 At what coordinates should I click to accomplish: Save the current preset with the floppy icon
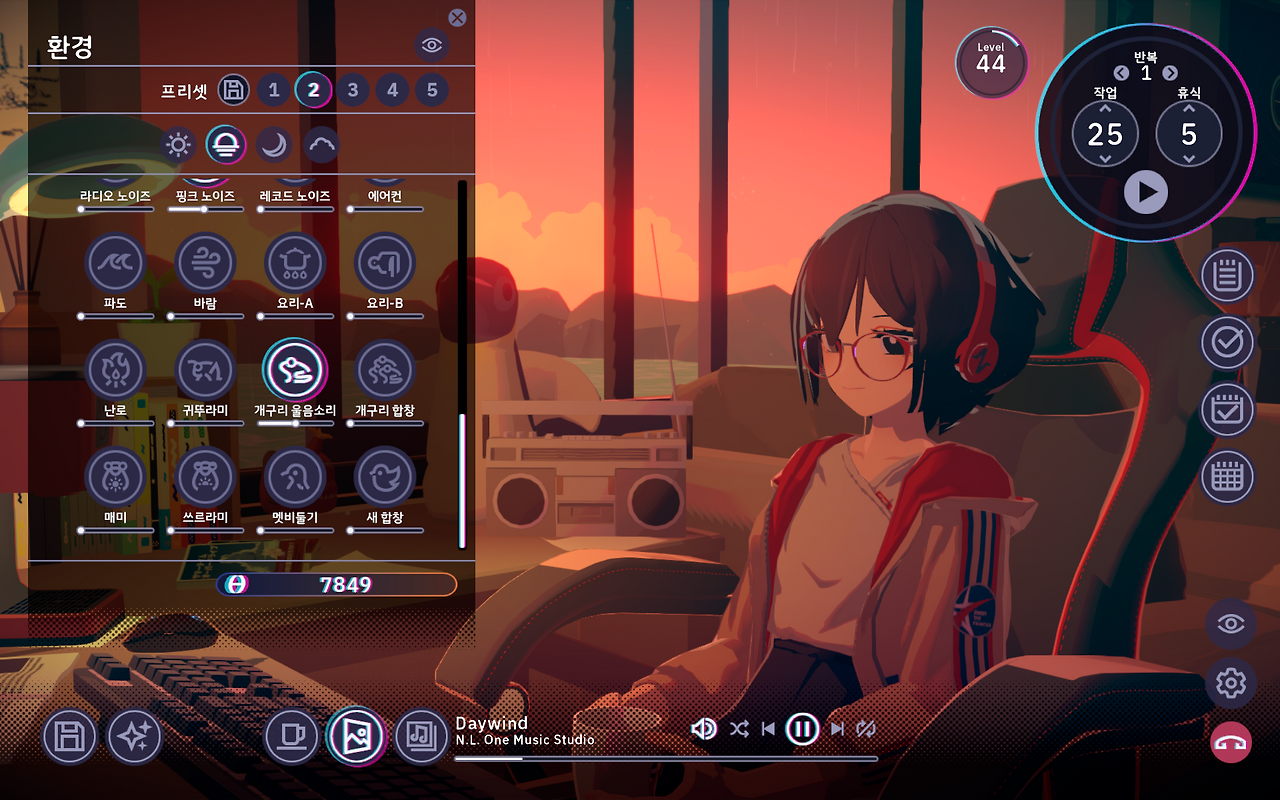(233, 90)
